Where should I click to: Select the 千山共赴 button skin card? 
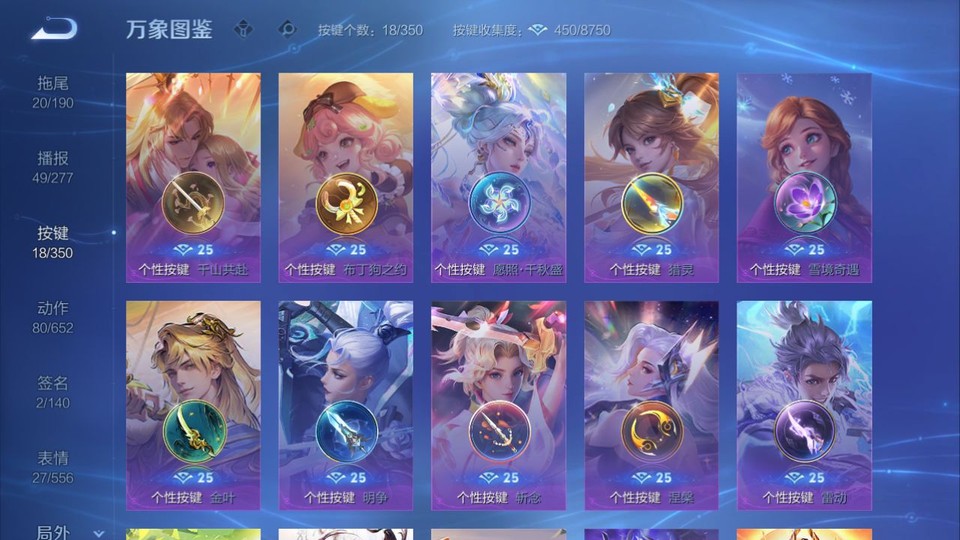[x=193, y=177]
